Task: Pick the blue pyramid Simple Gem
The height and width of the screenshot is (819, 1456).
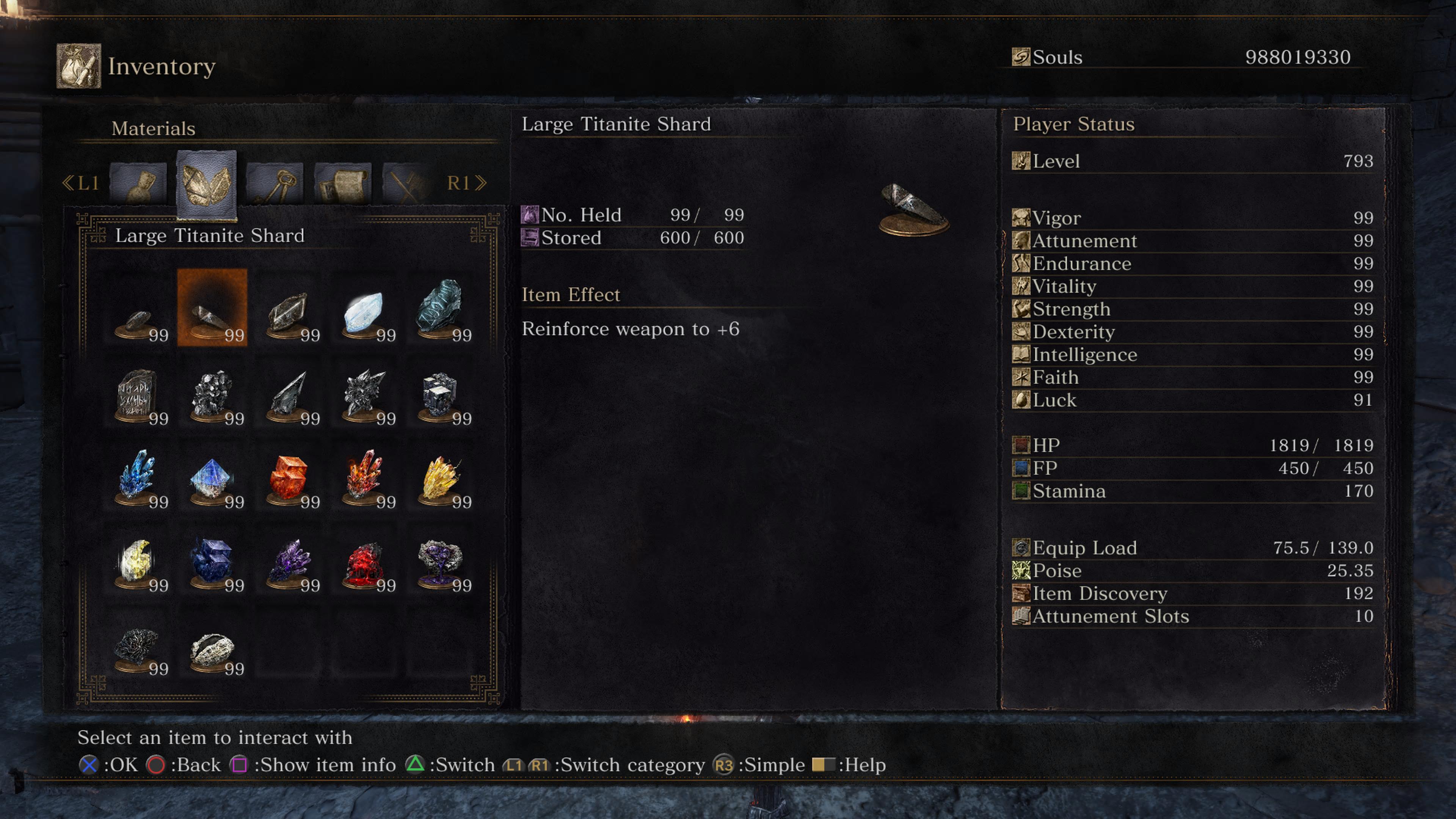Action: click(x=212, y=478)
